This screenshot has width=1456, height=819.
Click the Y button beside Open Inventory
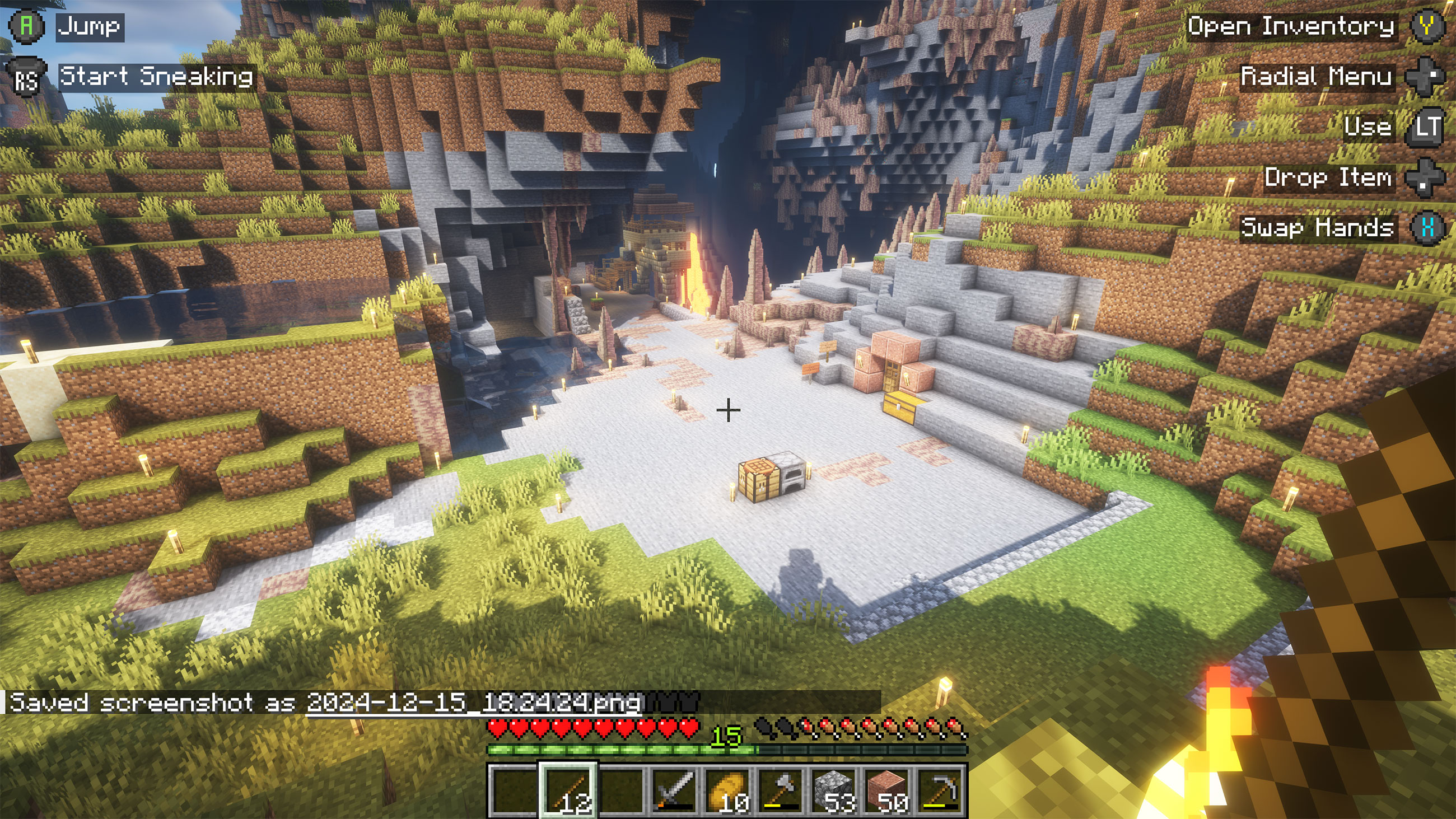pos(1432,26)
